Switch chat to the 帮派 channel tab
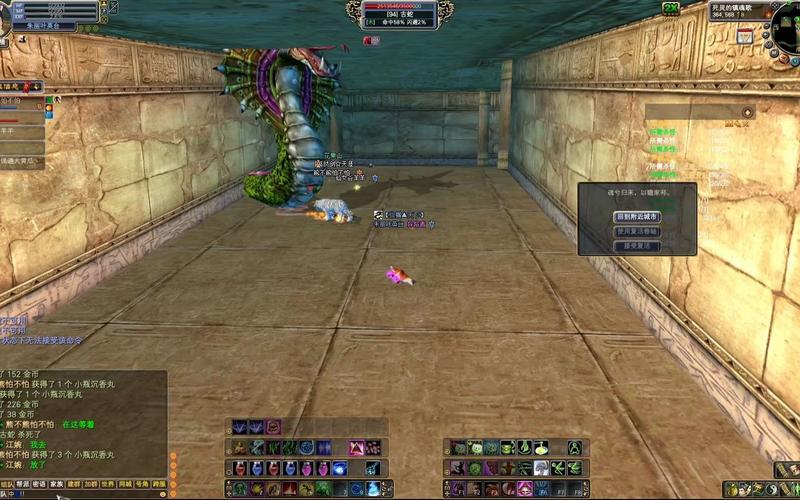The width and height of the screenshot is (800, 500). tap(22, 483)
